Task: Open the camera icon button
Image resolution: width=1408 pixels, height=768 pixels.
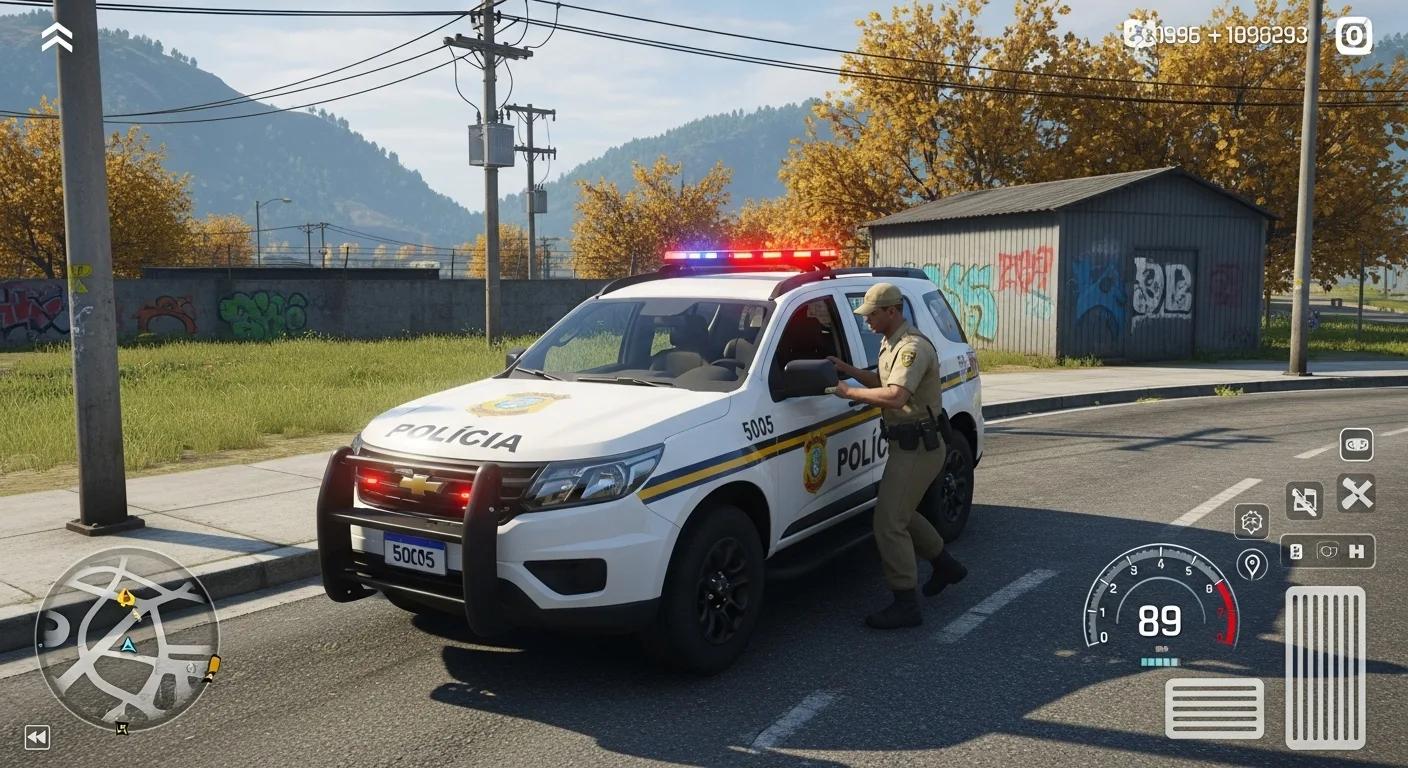Action: [x=1354, y=36]
